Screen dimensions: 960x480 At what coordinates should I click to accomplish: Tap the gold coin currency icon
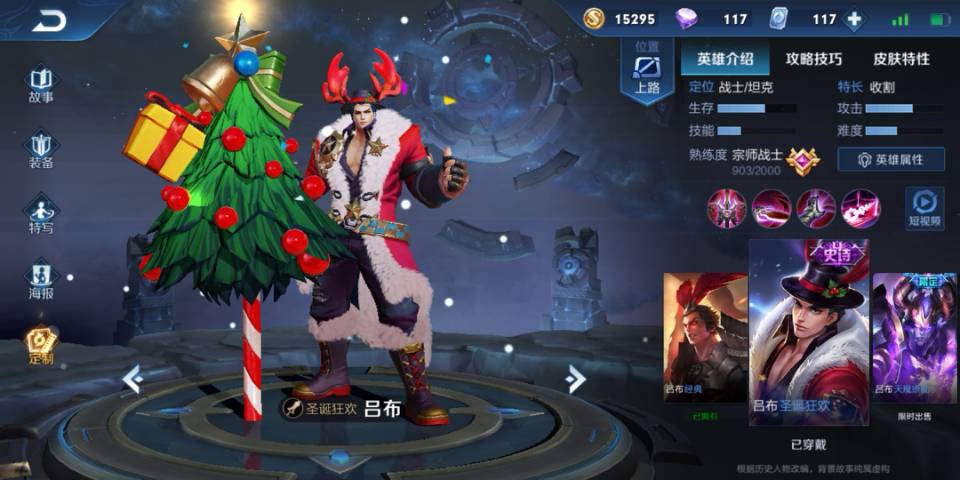click(594, 19)
